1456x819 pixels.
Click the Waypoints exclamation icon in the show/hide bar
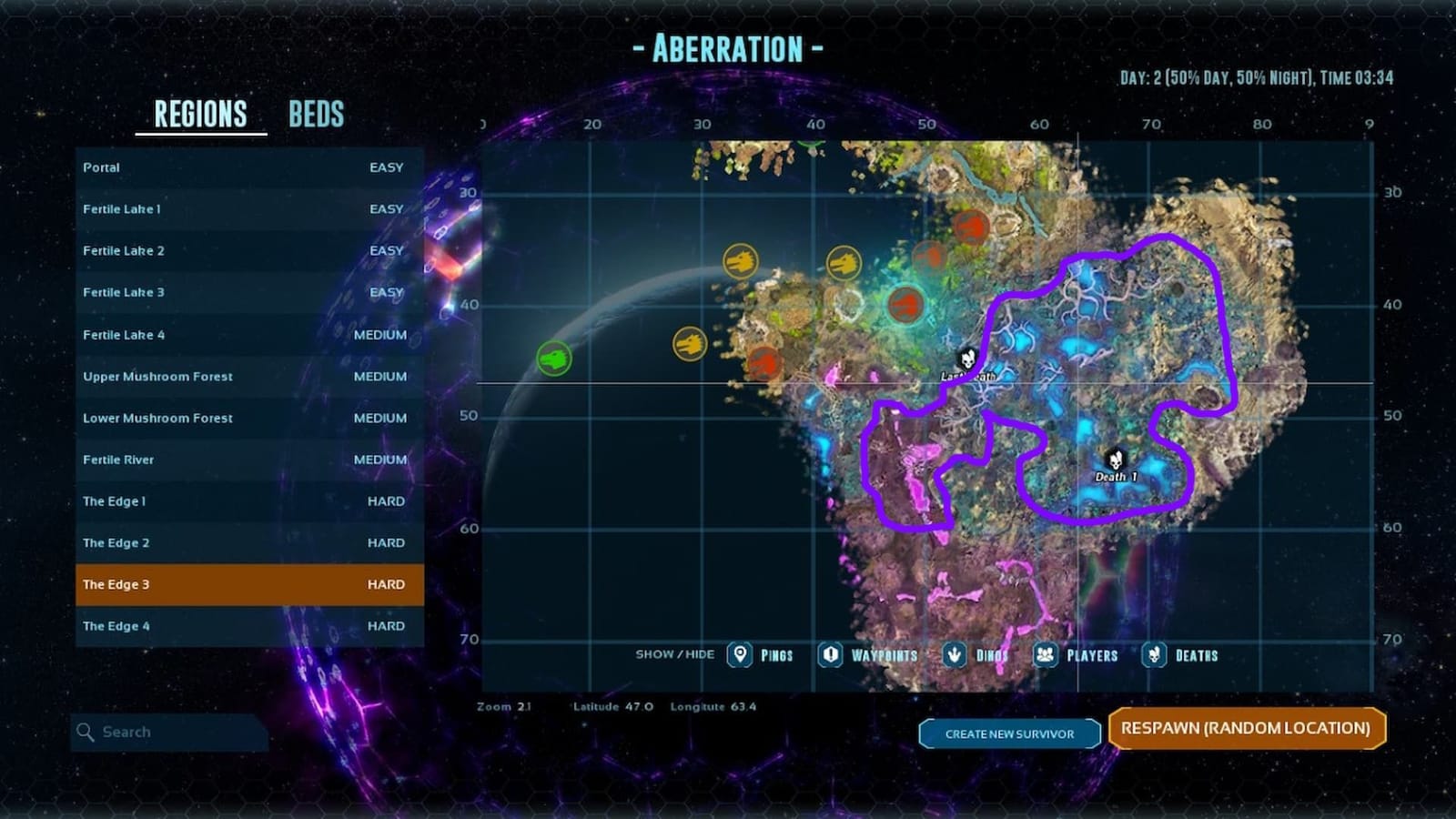pyautogui.click(x=829, y=654)
